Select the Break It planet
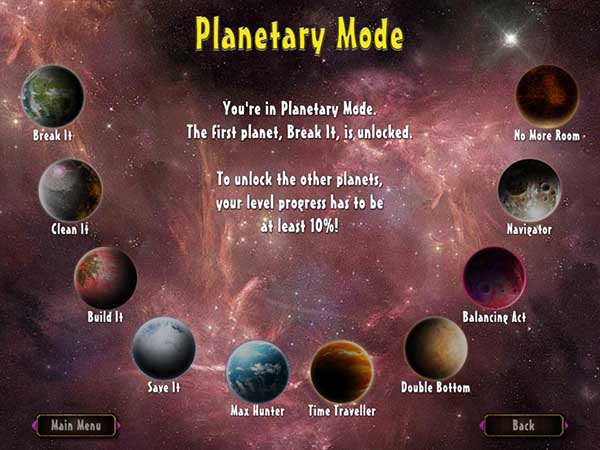600x450 pixels. (x=52, y=96)
